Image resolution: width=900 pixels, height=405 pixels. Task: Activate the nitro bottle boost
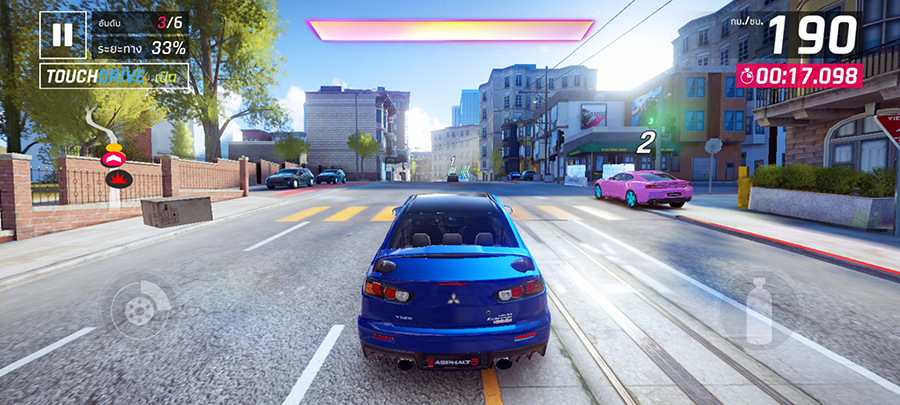coord(759,308)
